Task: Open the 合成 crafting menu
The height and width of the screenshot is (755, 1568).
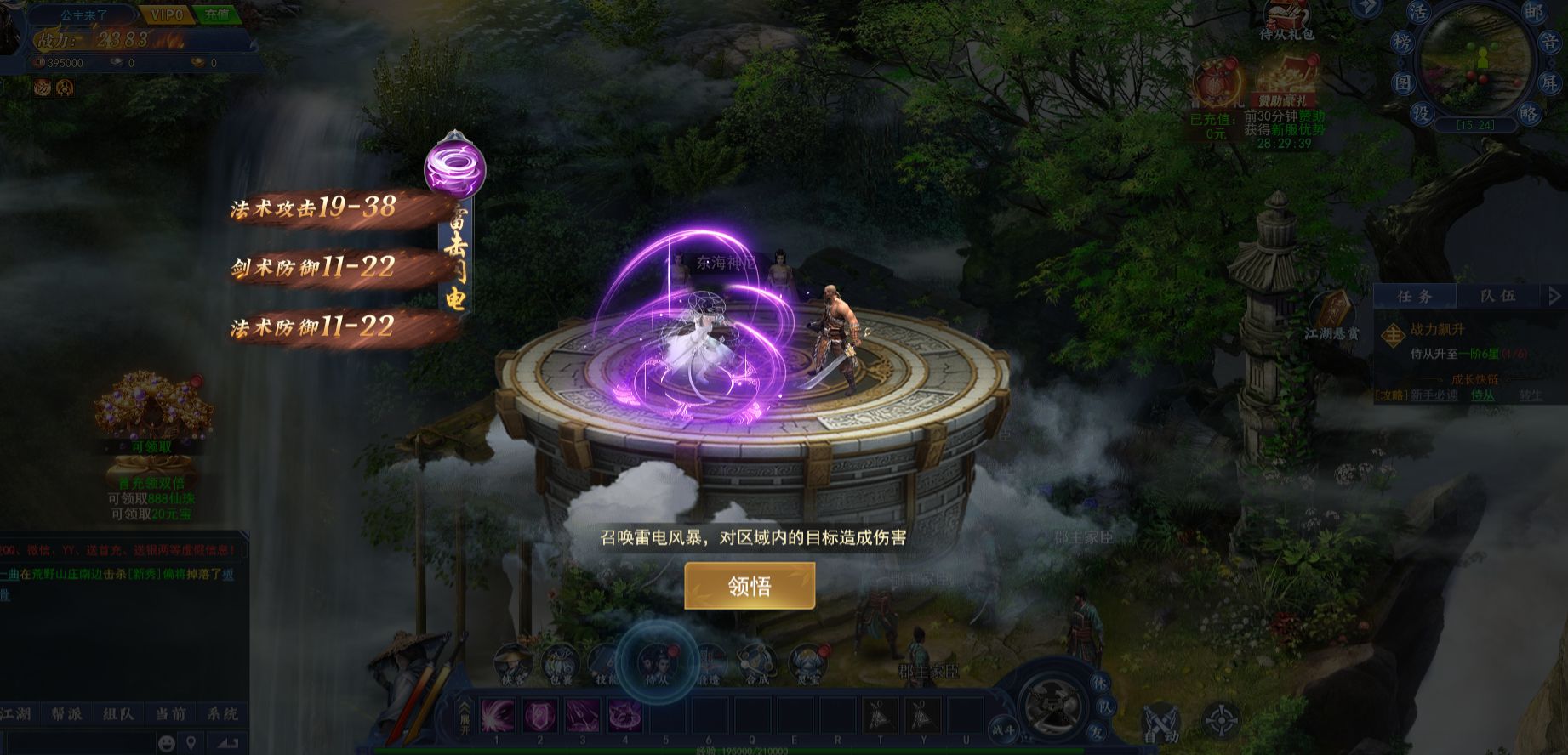Action: [x=756, y=664]
